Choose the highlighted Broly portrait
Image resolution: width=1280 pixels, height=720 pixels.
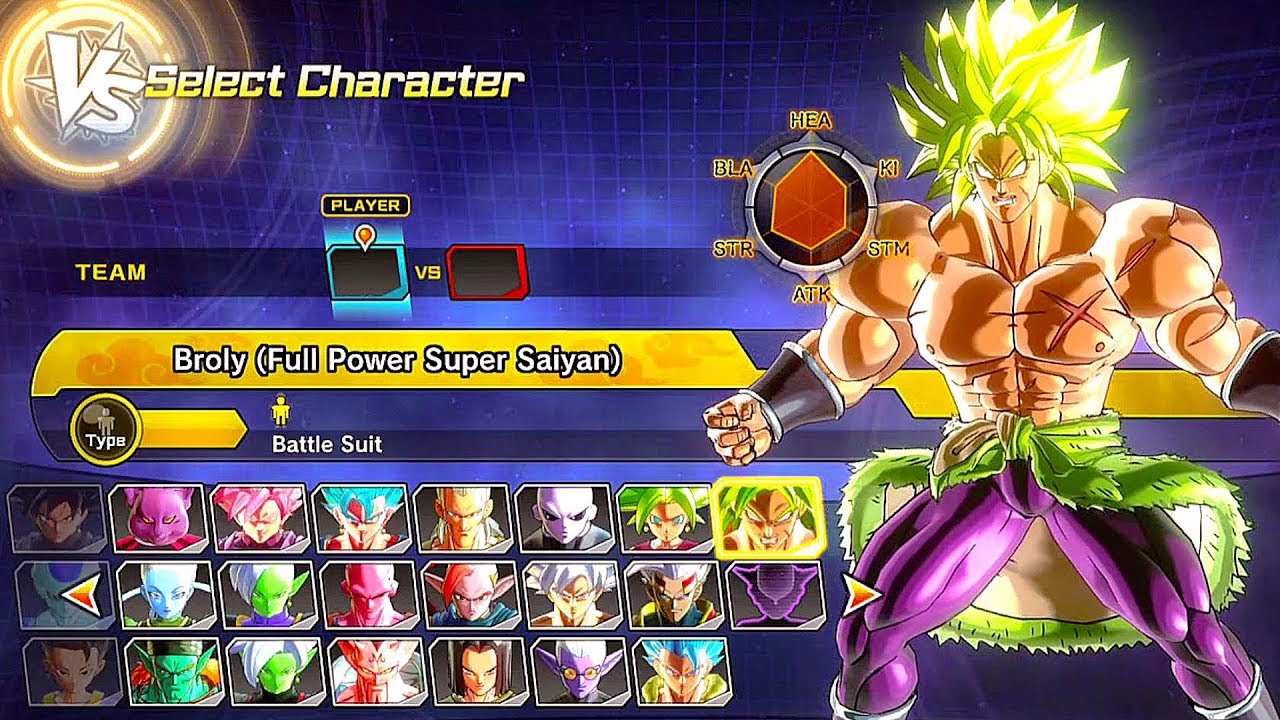[769, 517]
